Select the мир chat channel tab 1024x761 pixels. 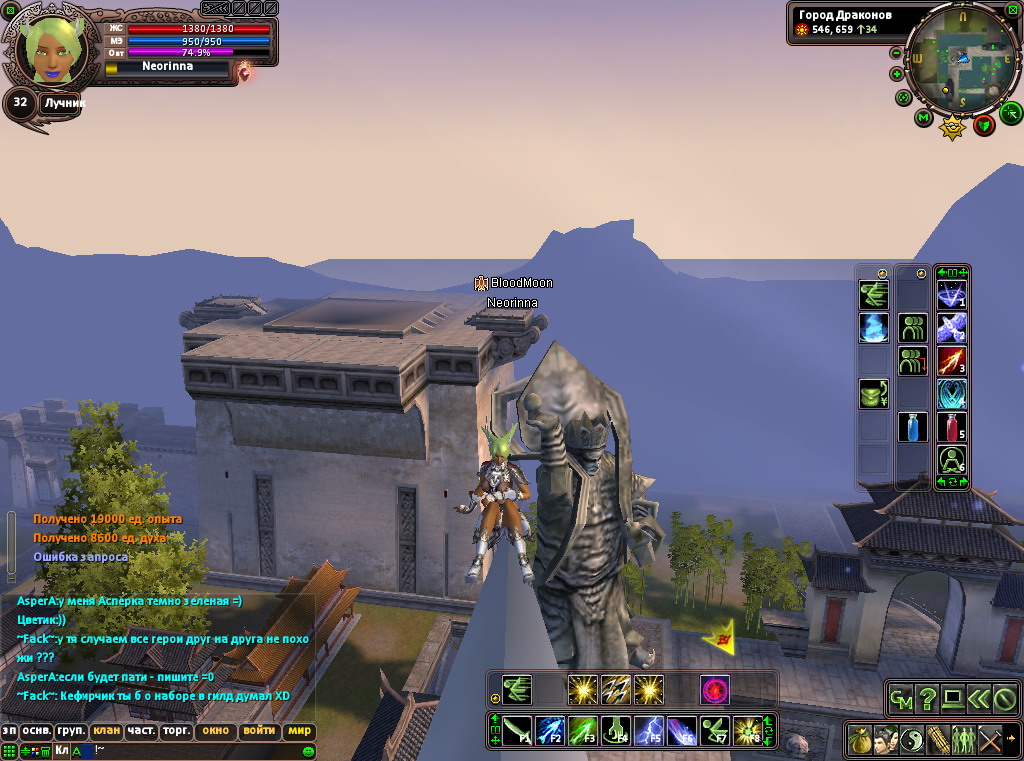[x=299, y=731]
